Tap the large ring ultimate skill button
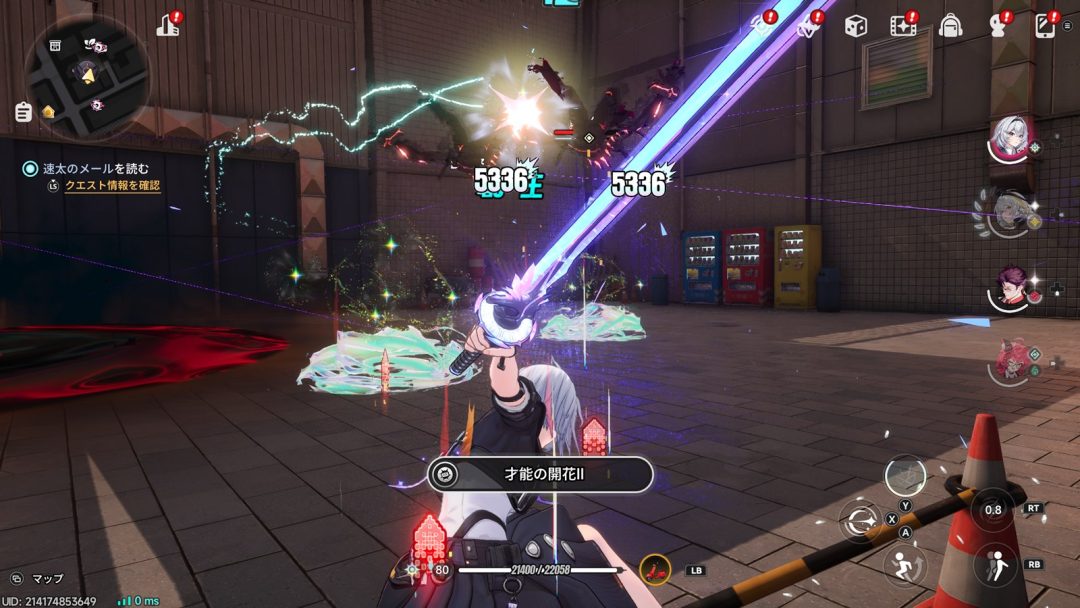 click(x=905, y=474)
